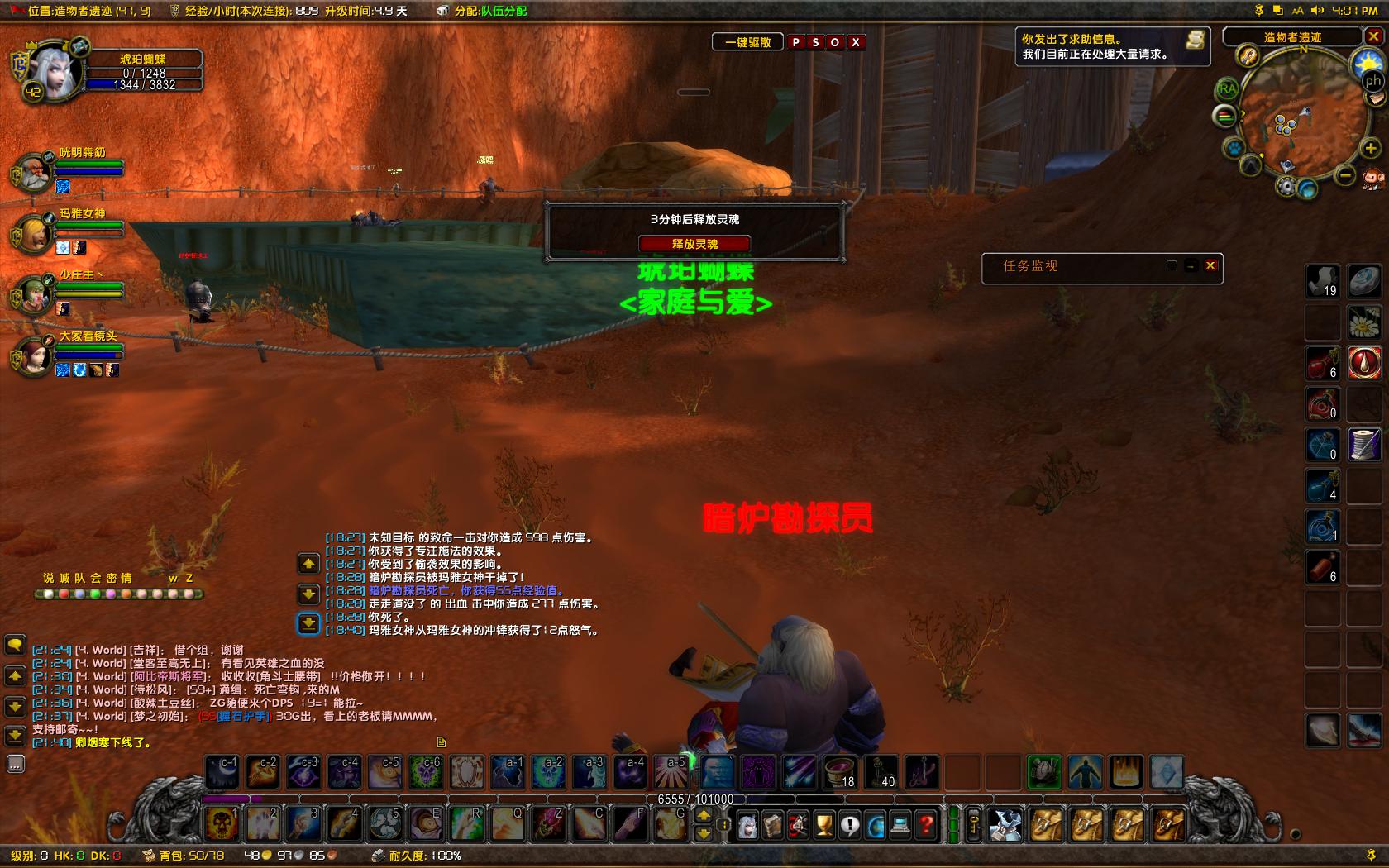Open minimap settings via the gear icon

1287,186
